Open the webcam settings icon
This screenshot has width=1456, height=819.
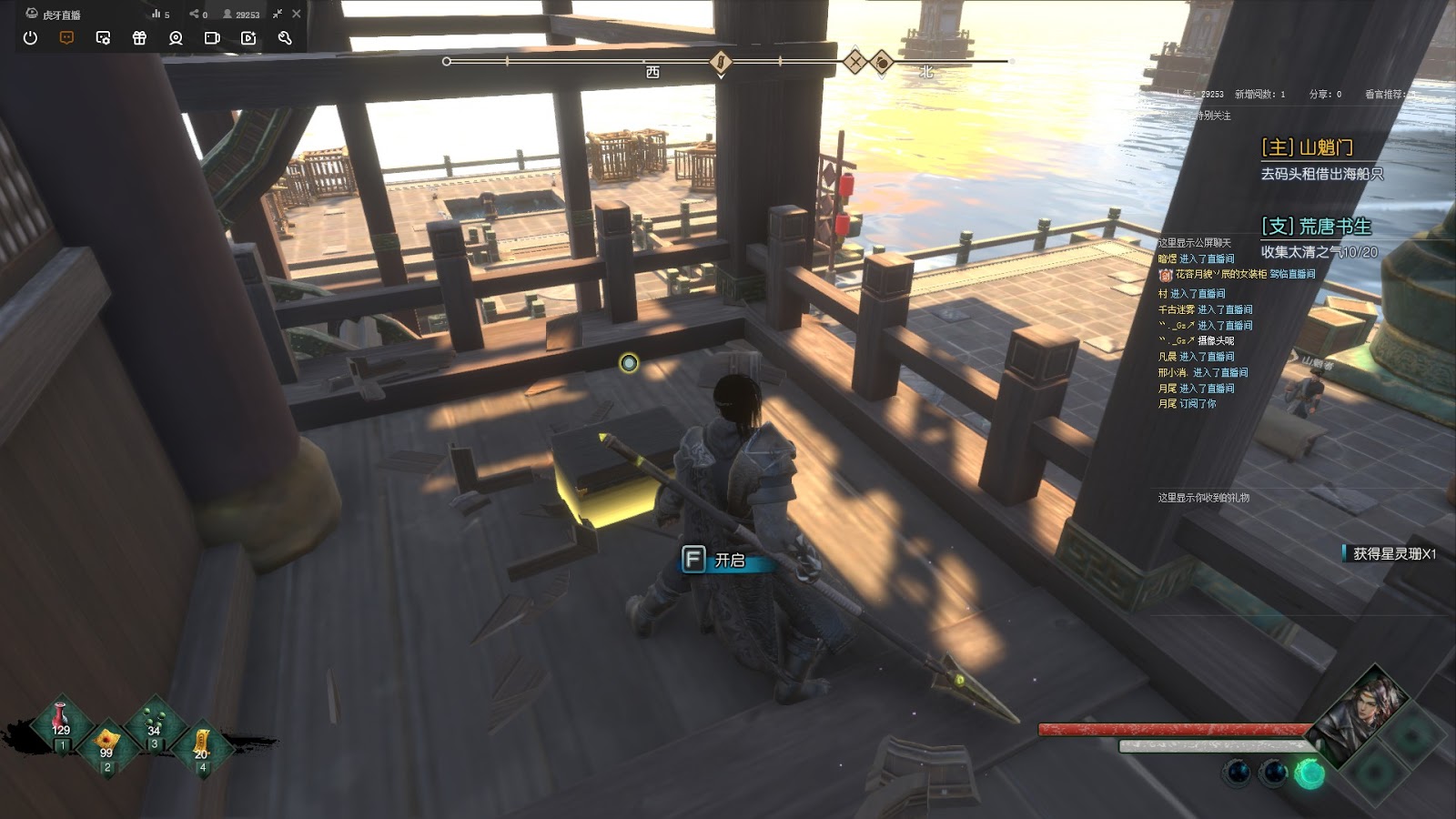pyautogui.click(x=176, y=38)
